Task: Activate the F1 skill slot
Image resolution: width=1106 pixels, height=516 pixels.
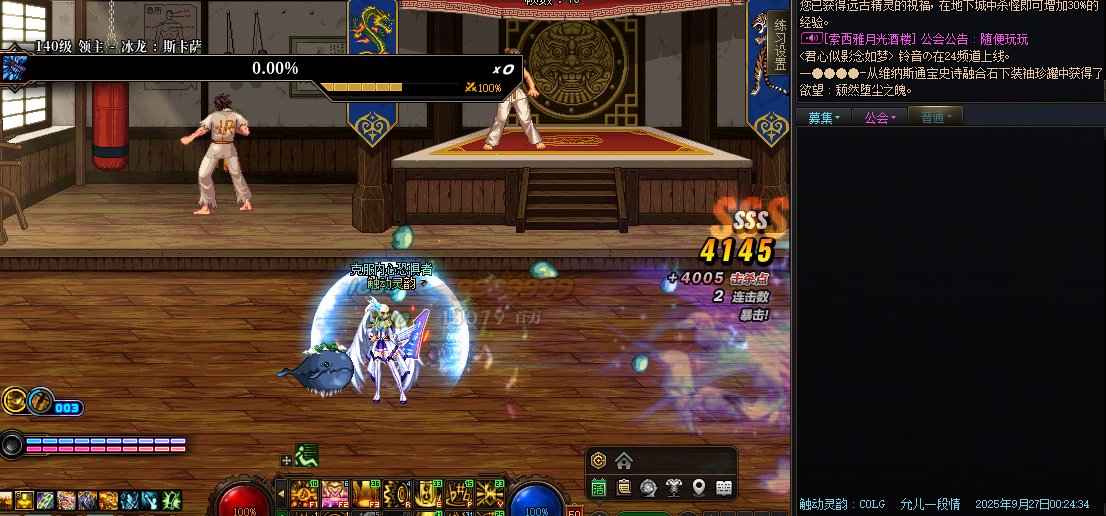Action: point(304,493)
